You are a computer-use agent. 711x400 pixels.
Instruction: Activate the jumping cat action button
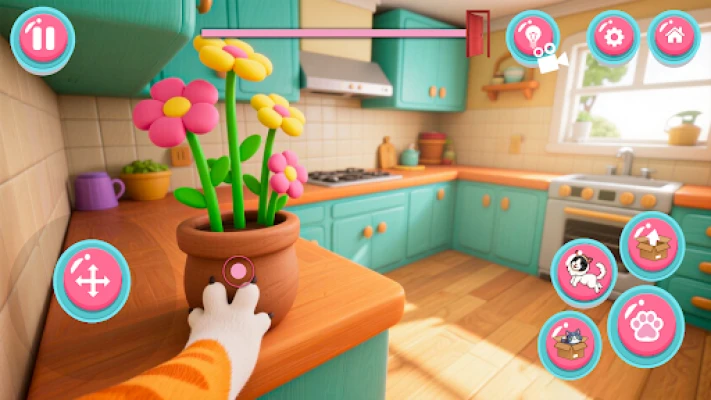pyautogui.click(x=584, y=272)
